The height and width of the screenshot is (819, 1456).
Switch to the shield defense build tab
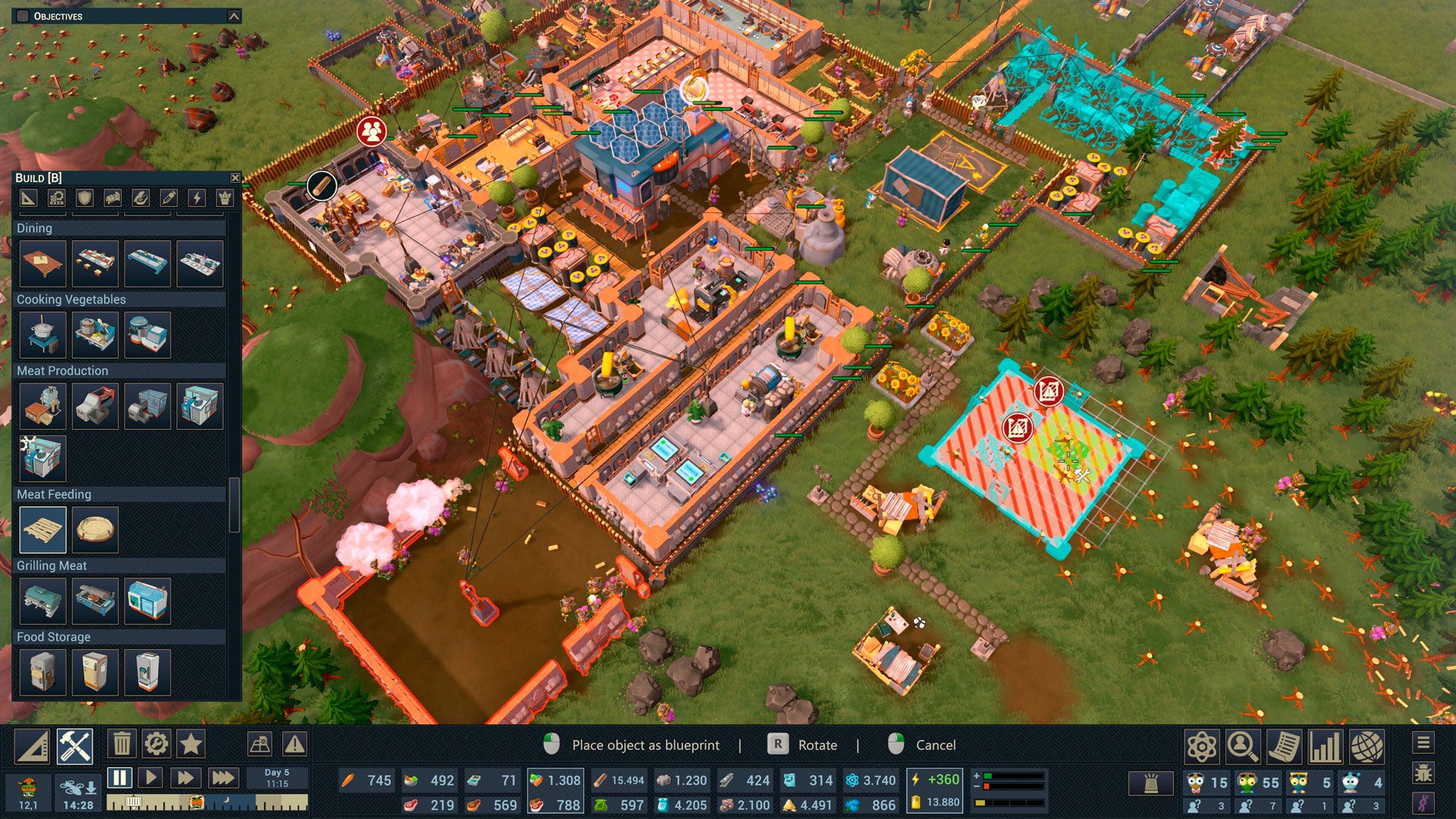tap(84, 199)
